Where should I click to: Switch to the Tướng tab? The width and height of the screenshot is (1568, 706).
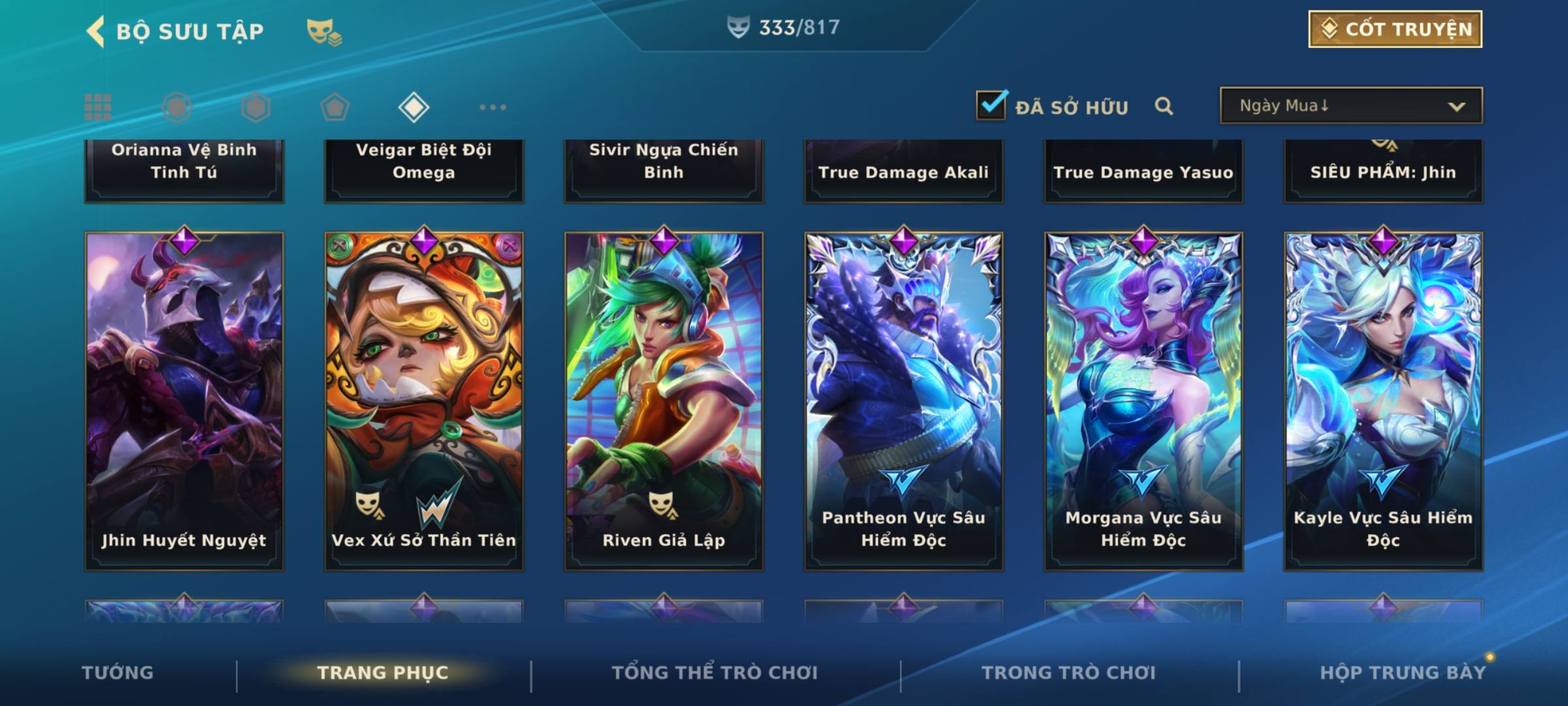tap(118, 673)
